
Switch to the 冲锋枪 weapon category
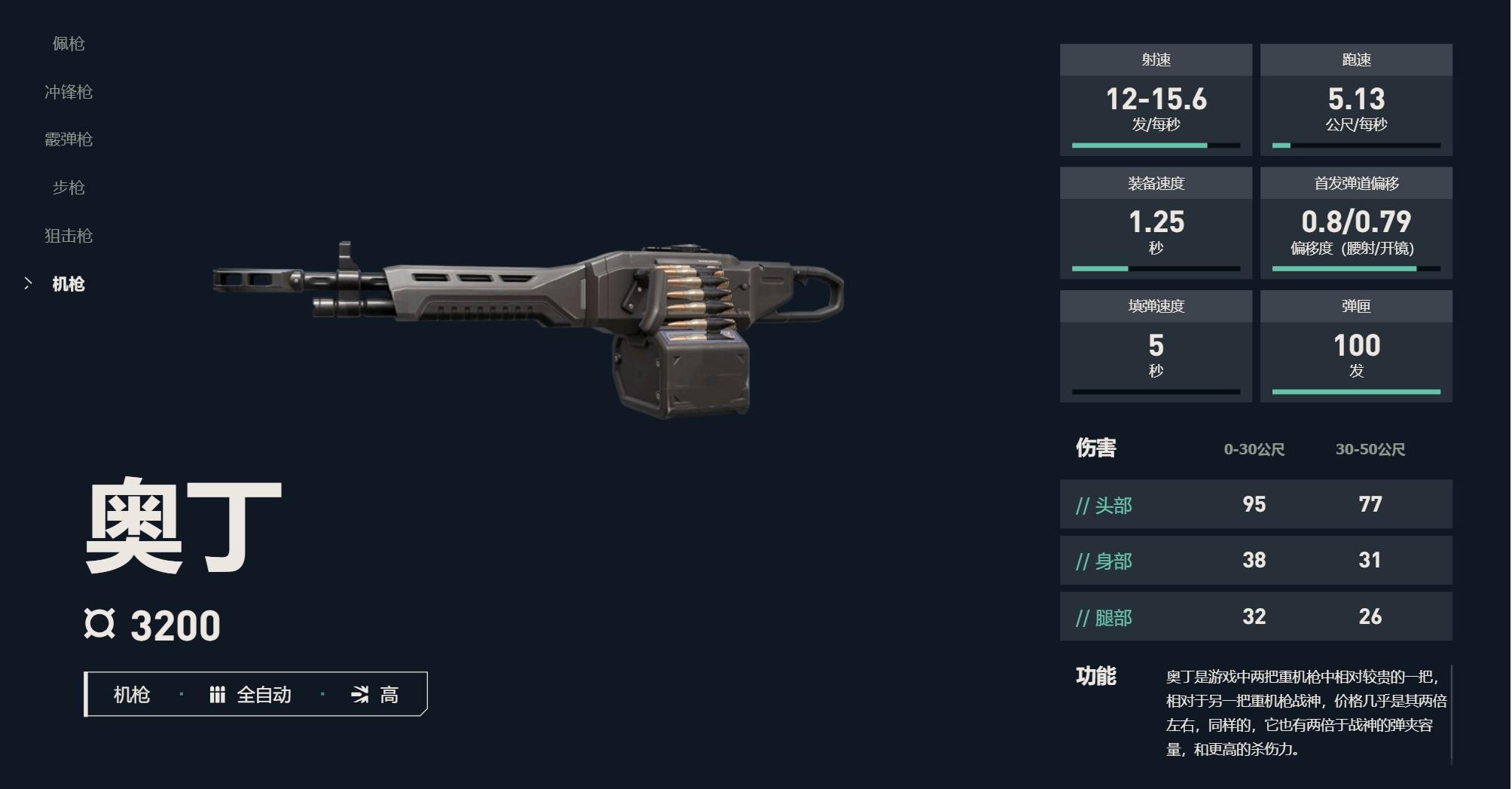tap(69, 92)
